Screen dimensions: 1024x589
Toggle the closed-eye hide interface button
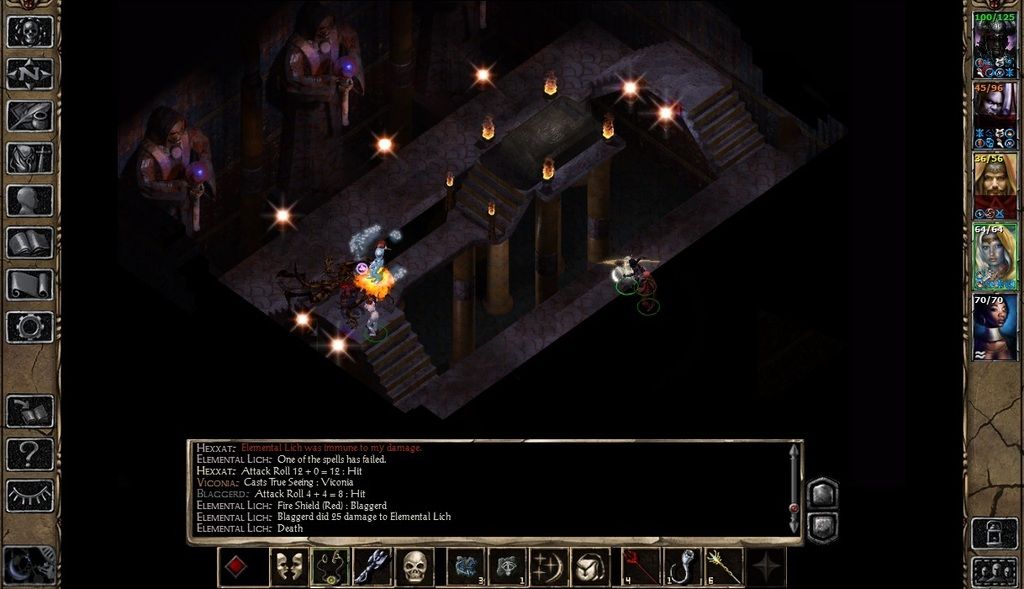[30, 496]
